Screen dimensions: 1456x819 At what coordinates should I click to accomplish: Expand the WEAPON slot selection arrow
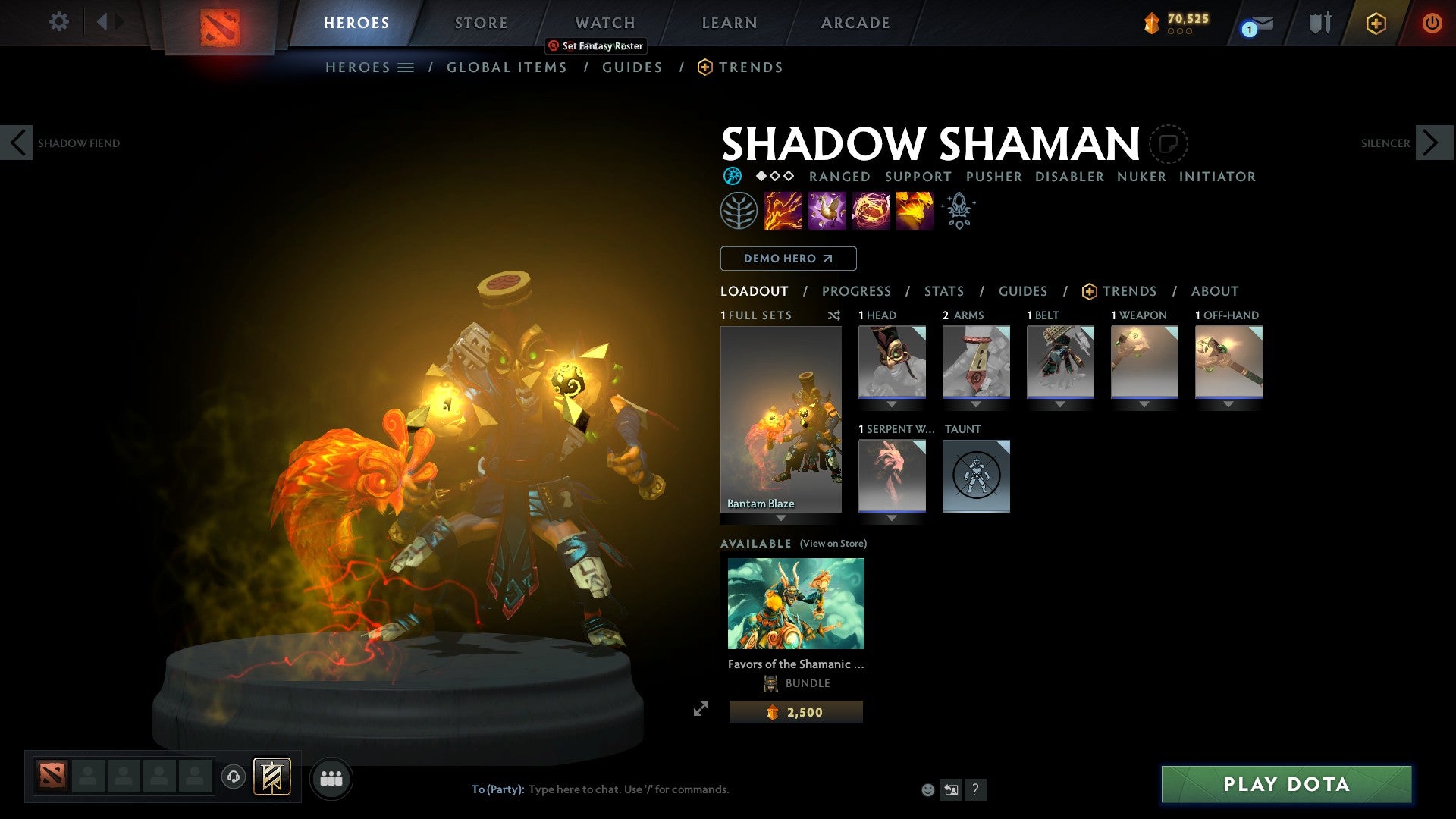point(1144,404)
